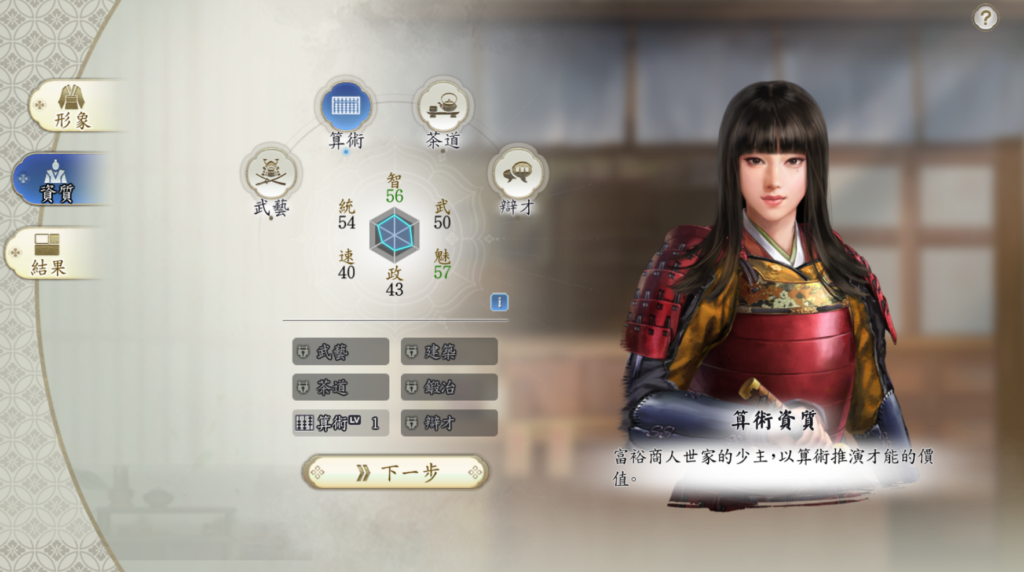Switch to the 形象 tab
1024x572 pixels.
click(x=72, y=105)
